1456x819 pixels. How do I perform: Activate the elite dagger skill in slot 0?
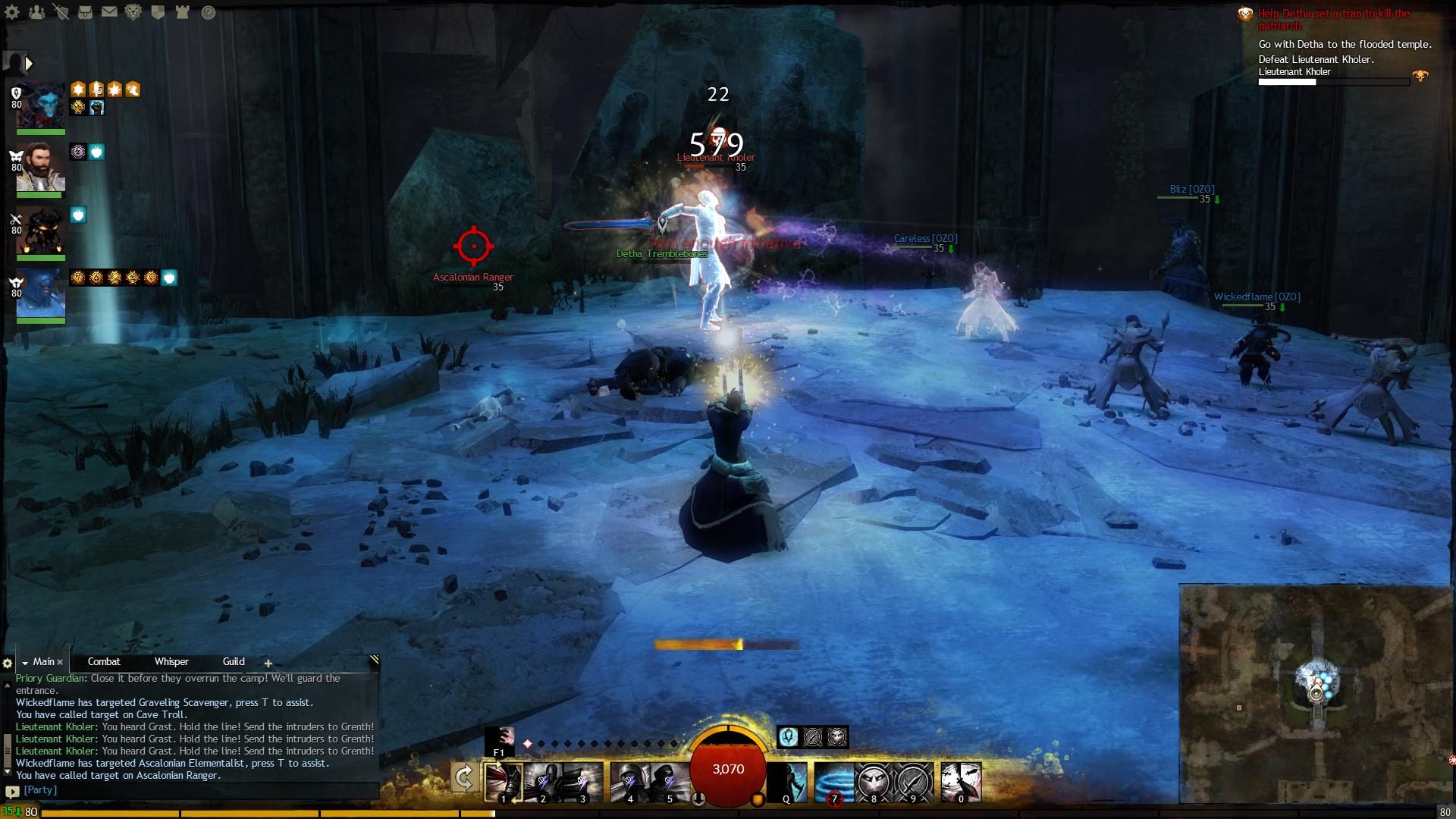pos(961,782)
